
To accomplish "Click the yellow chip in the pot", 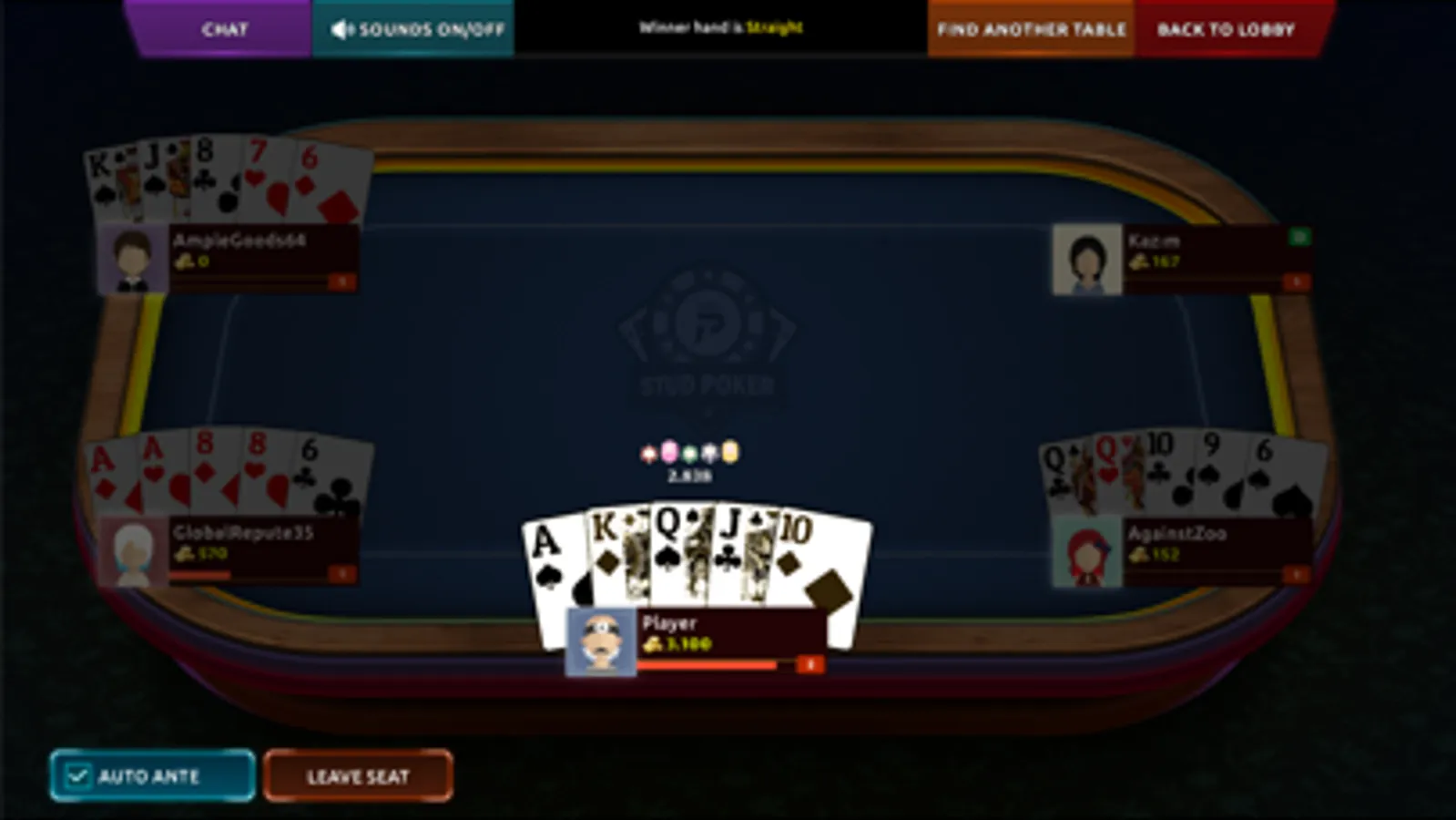I will 729,452.
